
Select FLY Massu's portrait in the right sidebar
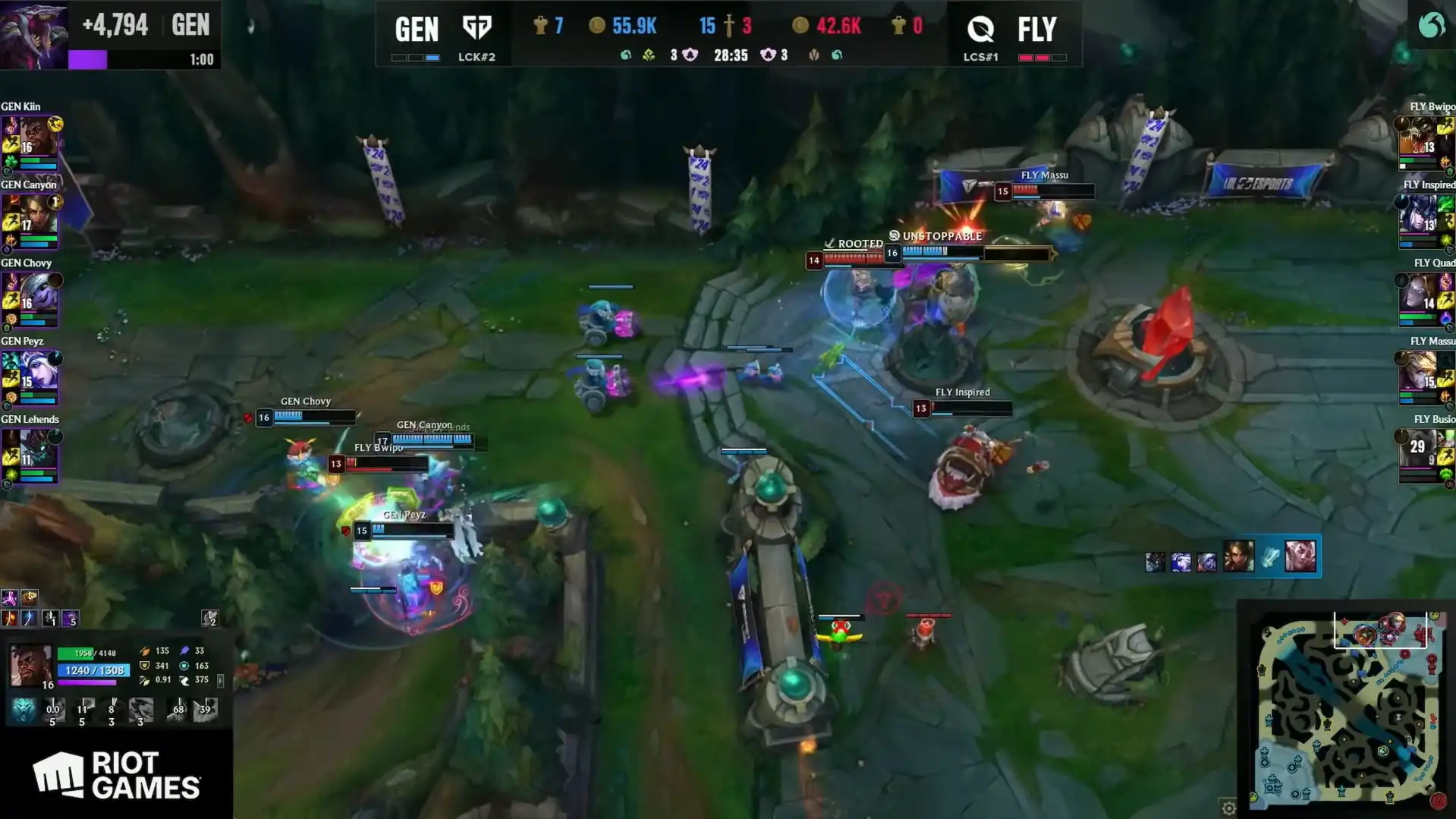(x=1419, y=372)
